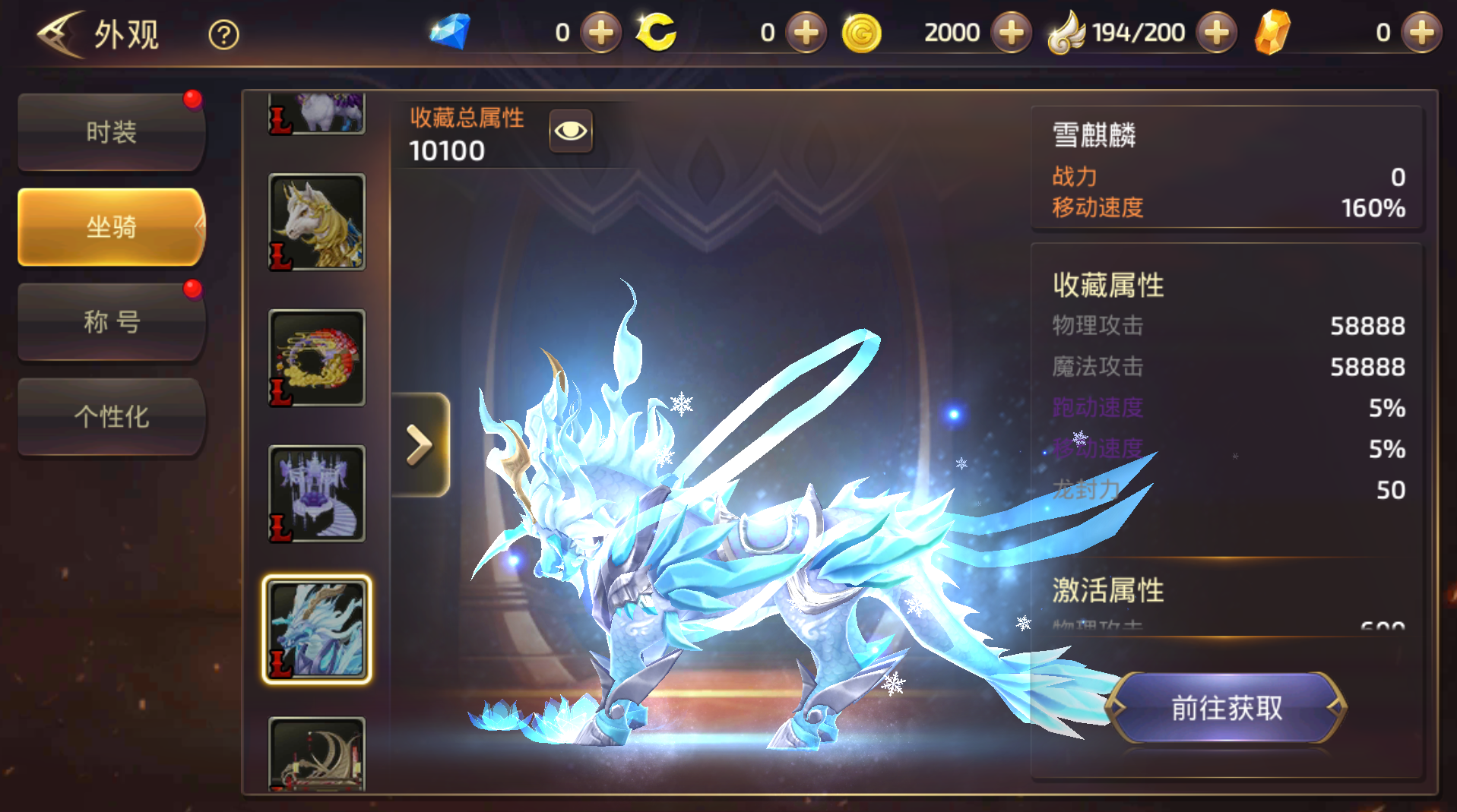The image size is (1457, 812).
Task: Click the back arrow next to 外观
Action: coord(61,32)
